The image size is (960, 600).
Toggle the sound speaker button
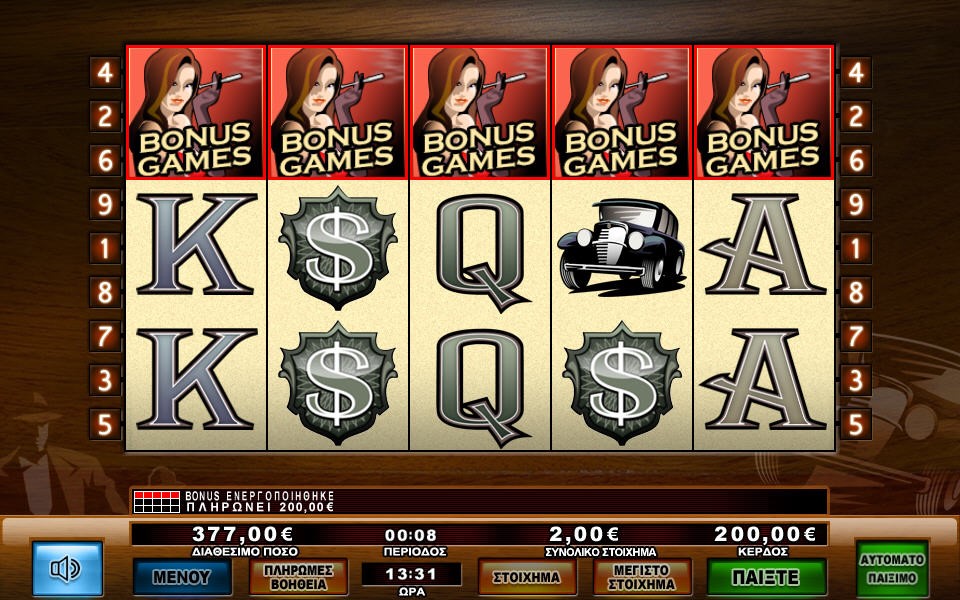67,569
